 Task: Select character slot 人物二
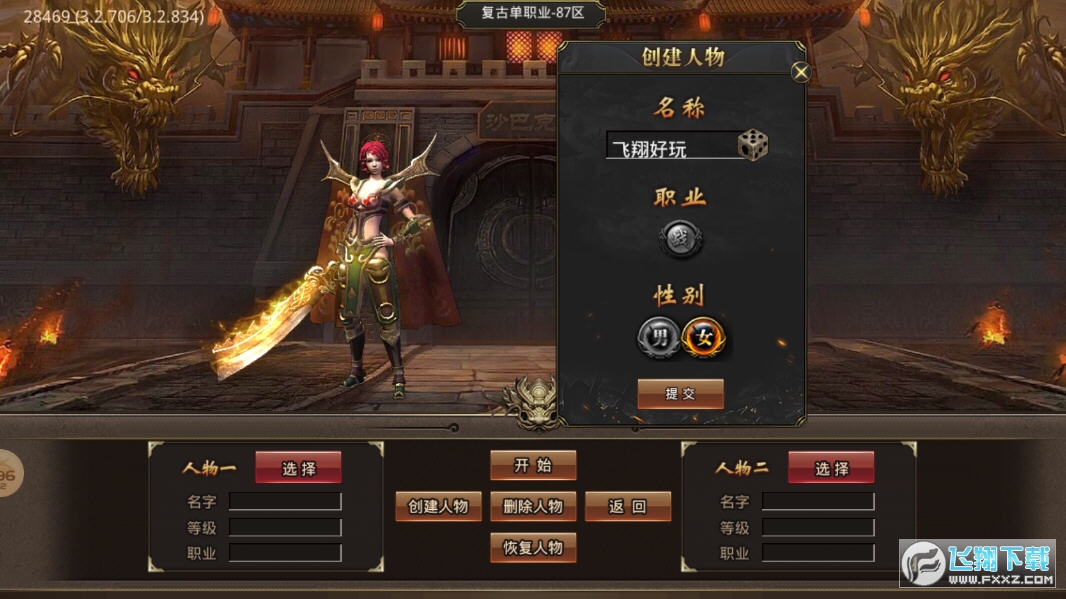click(831, 467)
